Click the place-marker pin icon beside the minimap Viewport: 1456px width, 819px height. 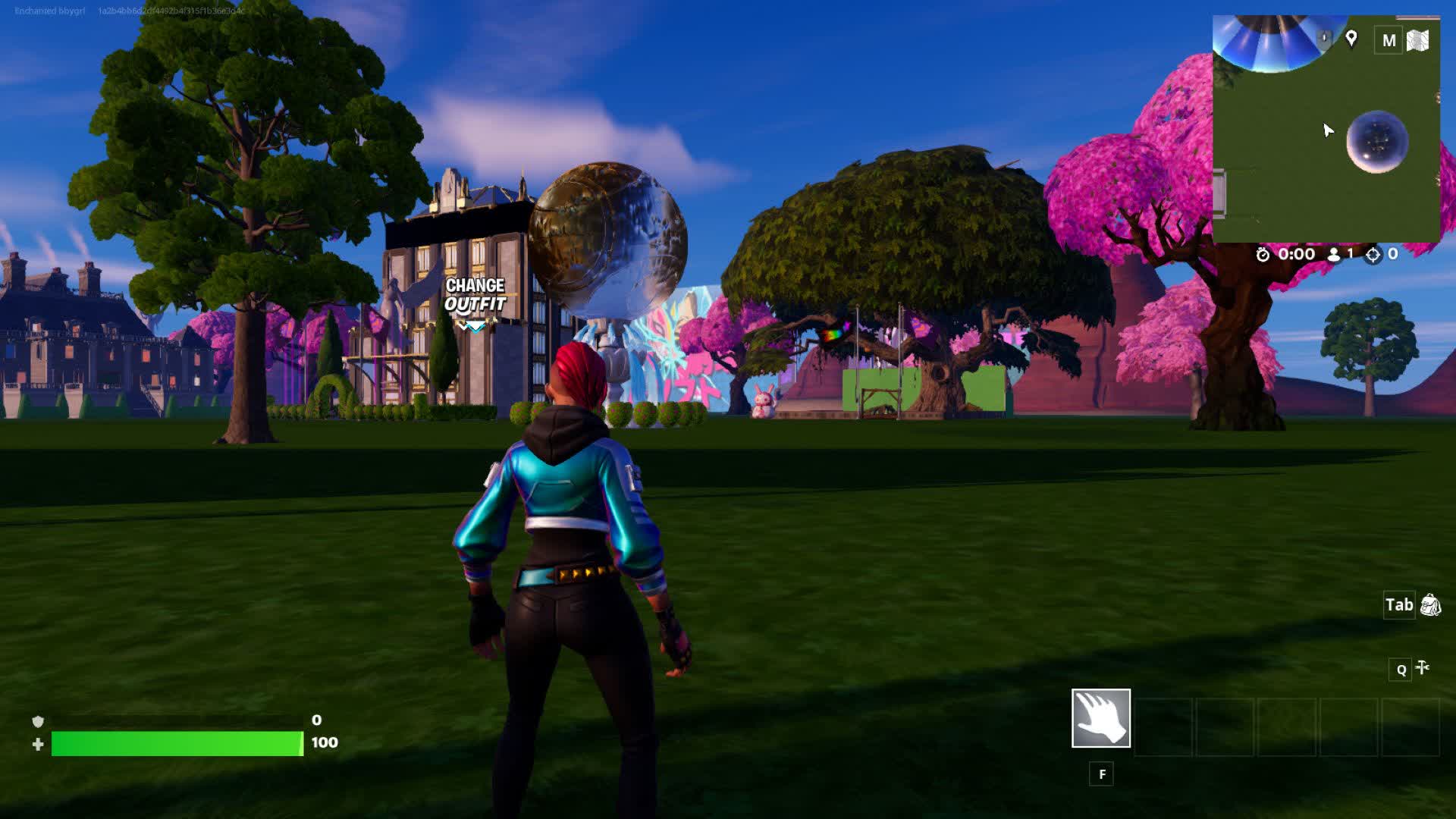pyautogui.click(x=1352, y=38)
